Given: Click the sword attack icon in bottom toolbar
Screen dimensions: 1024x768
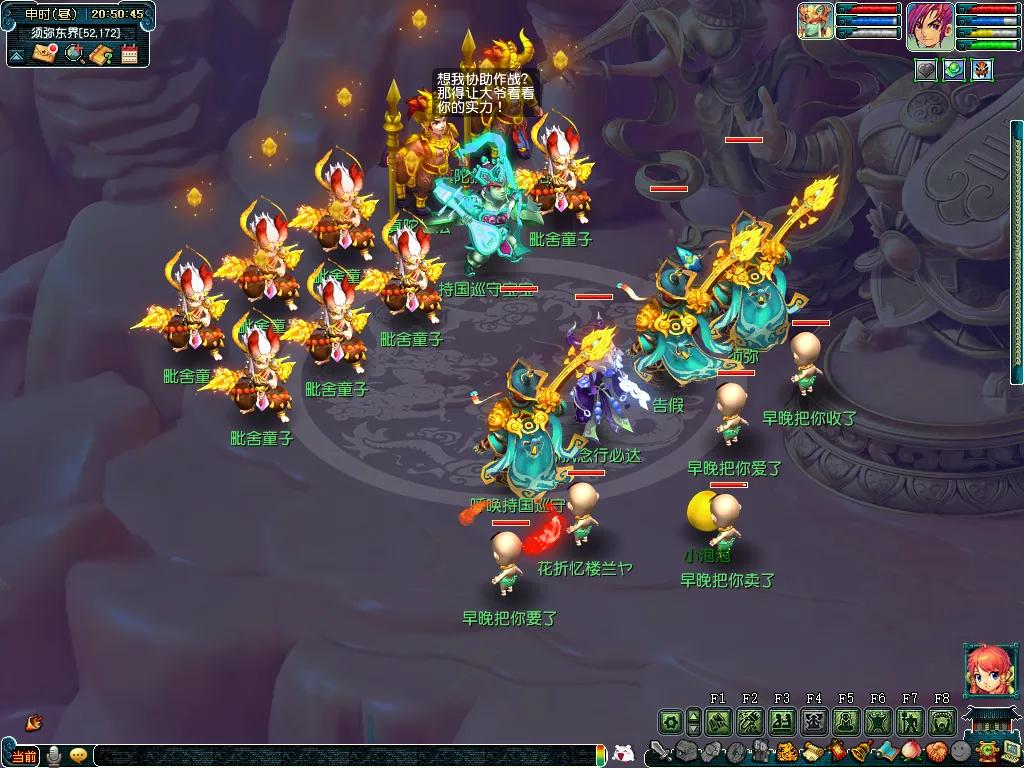Looking at the screenshot, I should [659, 752].
